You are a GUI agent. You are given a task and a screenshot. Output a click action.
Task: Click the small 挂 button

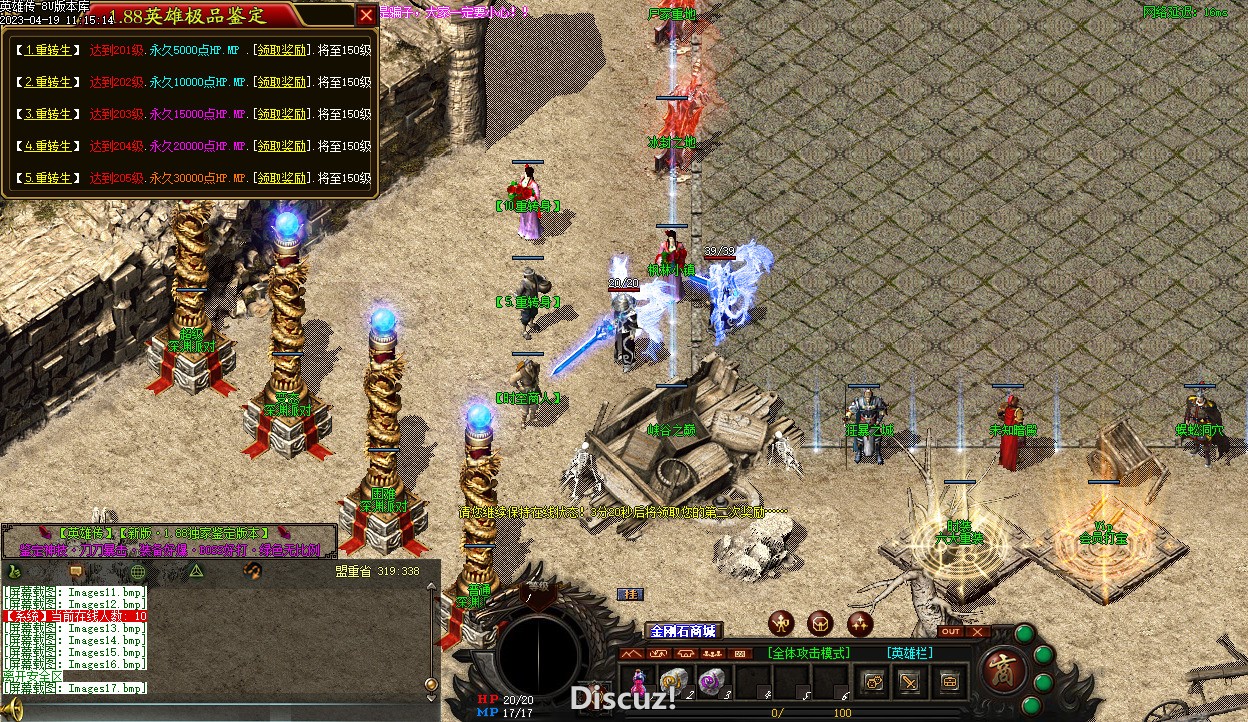(x=630, y=594)
